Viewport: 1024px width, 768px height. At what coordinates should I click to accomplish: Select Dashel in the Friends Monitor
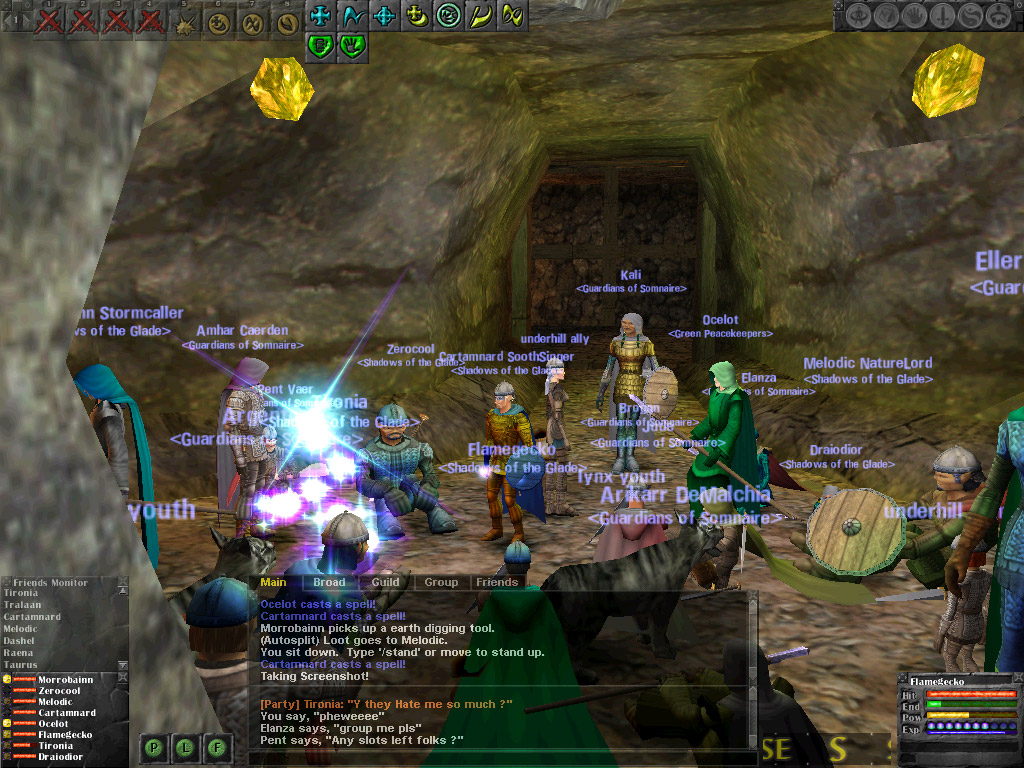(19, 641)
